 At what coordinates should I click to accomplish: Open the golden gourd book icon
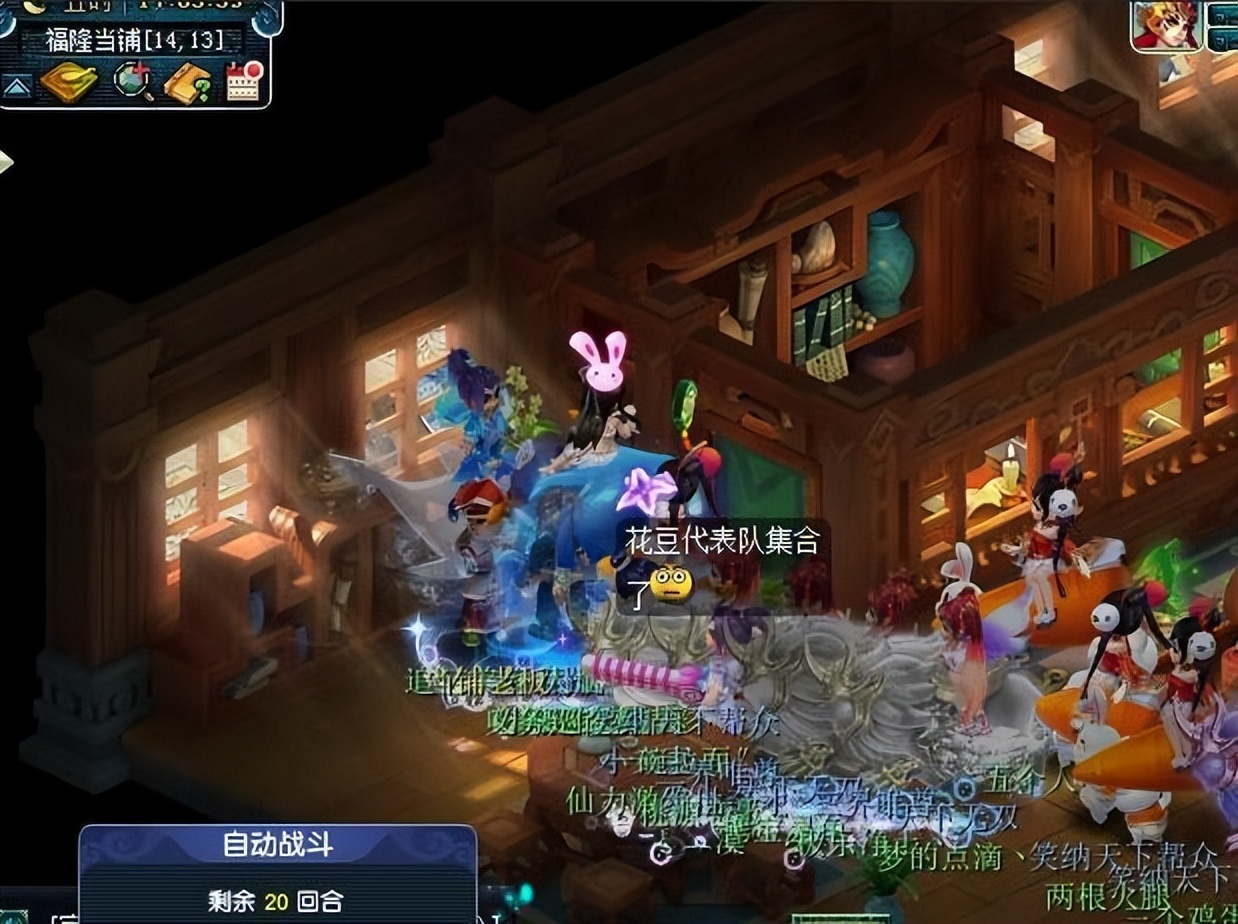(68, 82)
